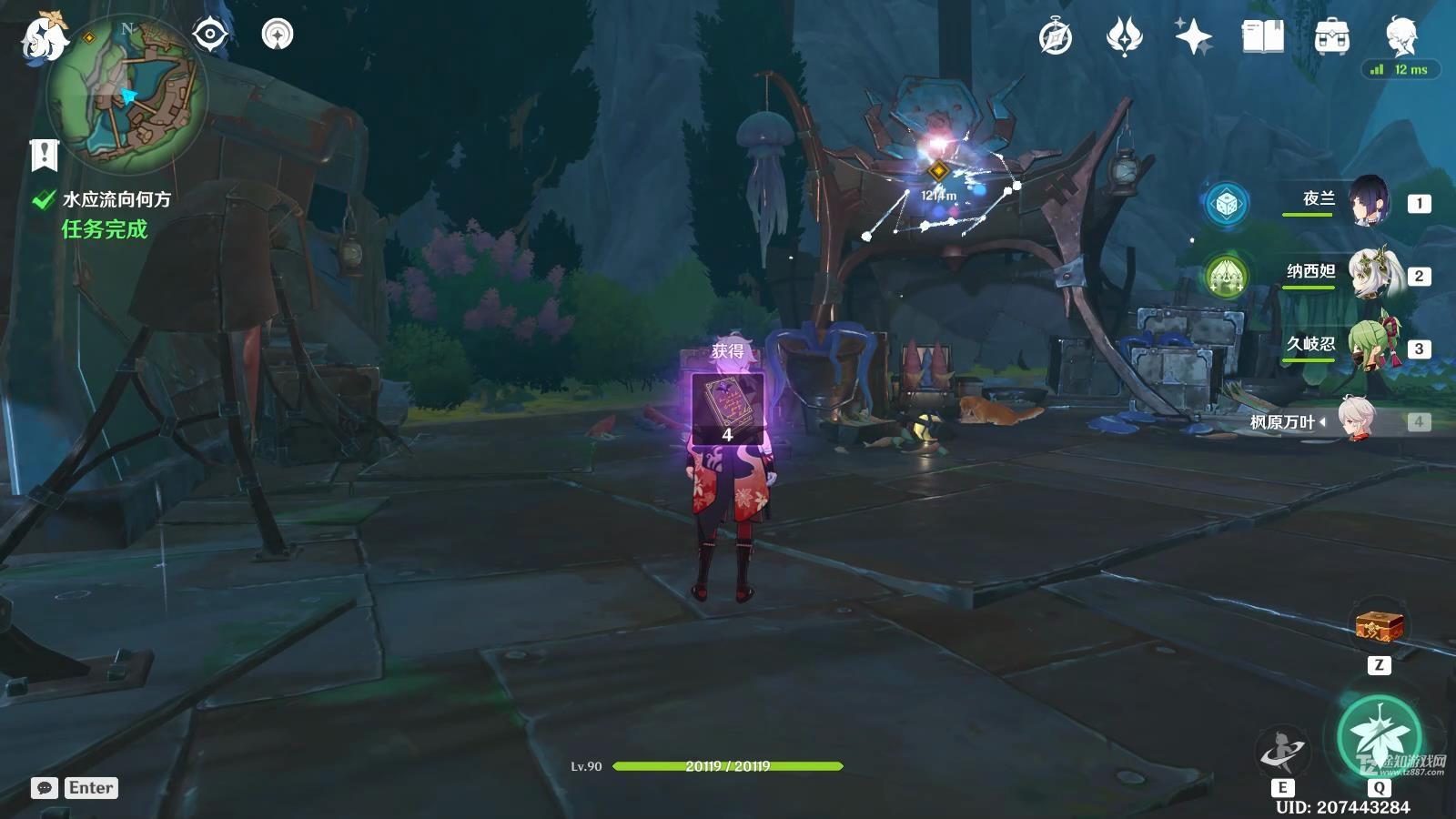Open the Paimon menu icon
The width and height of the screenshot is (1456, 819).
coord(42,38)
